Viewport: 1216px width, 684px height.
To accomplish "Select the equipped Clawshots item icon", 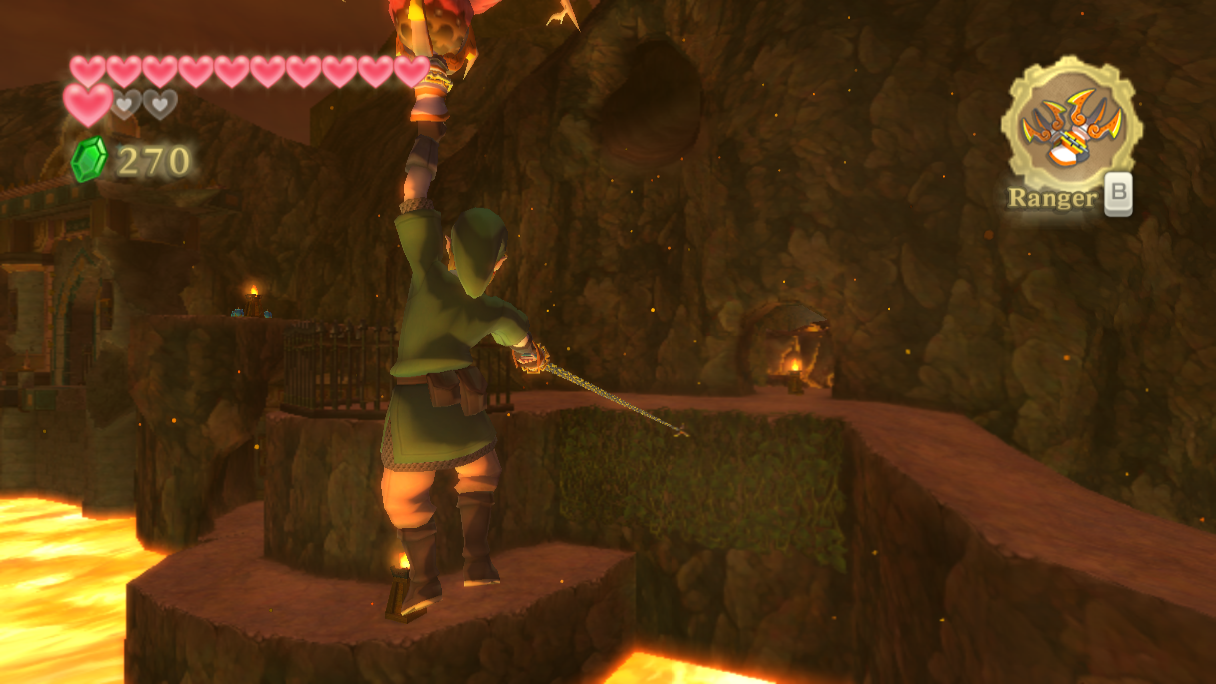I will 1071,126.
